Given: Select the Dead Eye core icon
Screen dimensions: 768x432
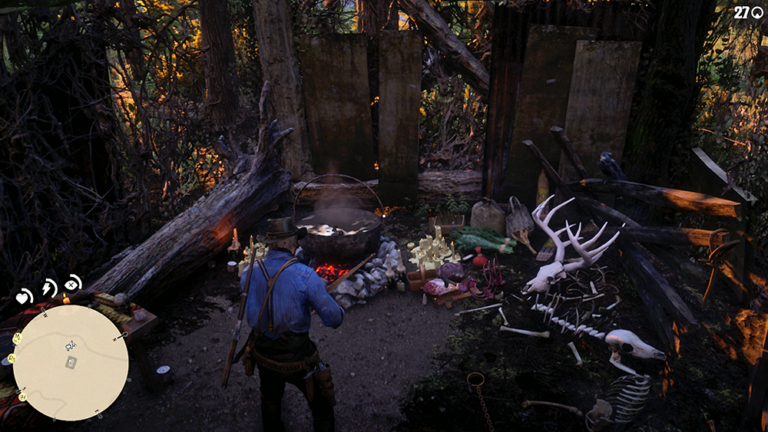Looking at the screenshot, I should (x=73, y=283).
